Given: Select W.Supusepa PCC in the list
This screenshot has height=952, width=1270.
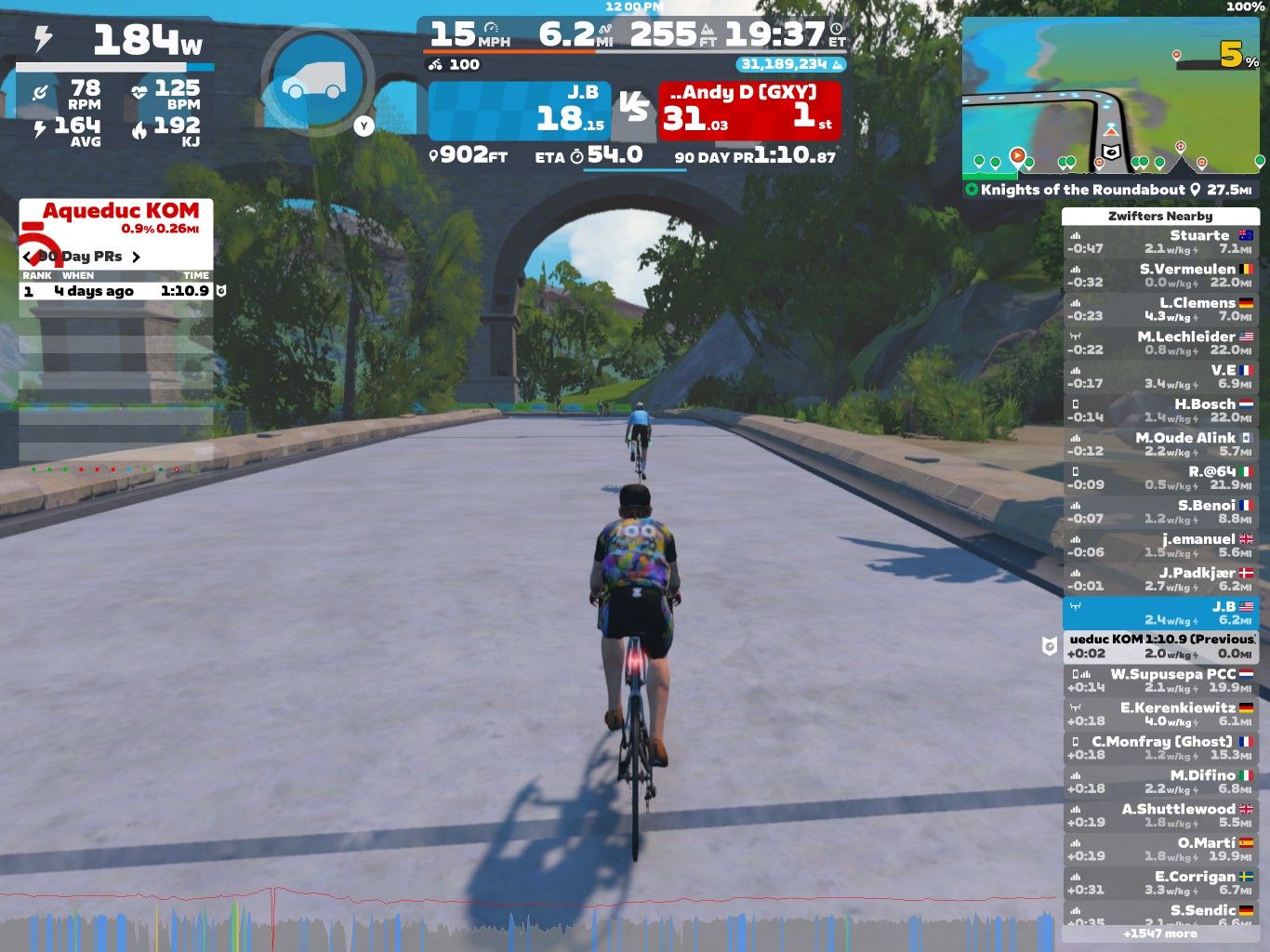Looking at the screenshot, I should pyautogui.click(x=1160, y=681).
